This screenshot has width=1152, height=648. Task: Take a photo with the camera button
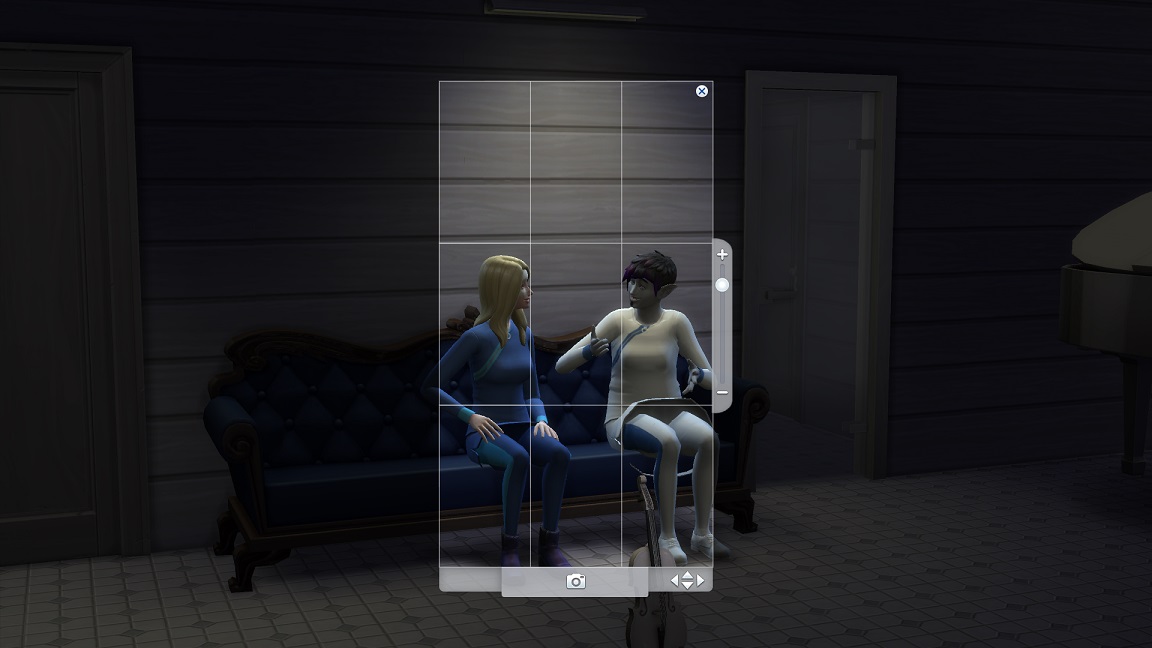[575, 581]
